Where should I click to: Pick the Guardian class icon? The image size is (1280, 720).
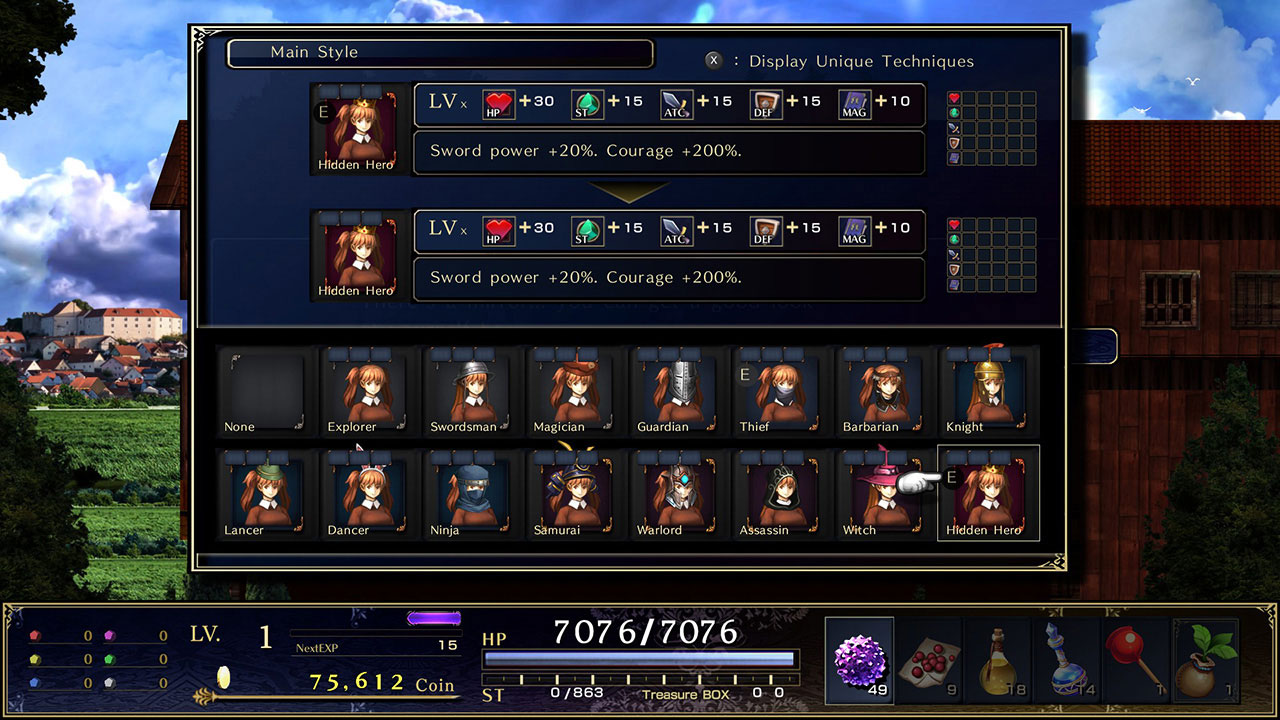coord(675,392)
